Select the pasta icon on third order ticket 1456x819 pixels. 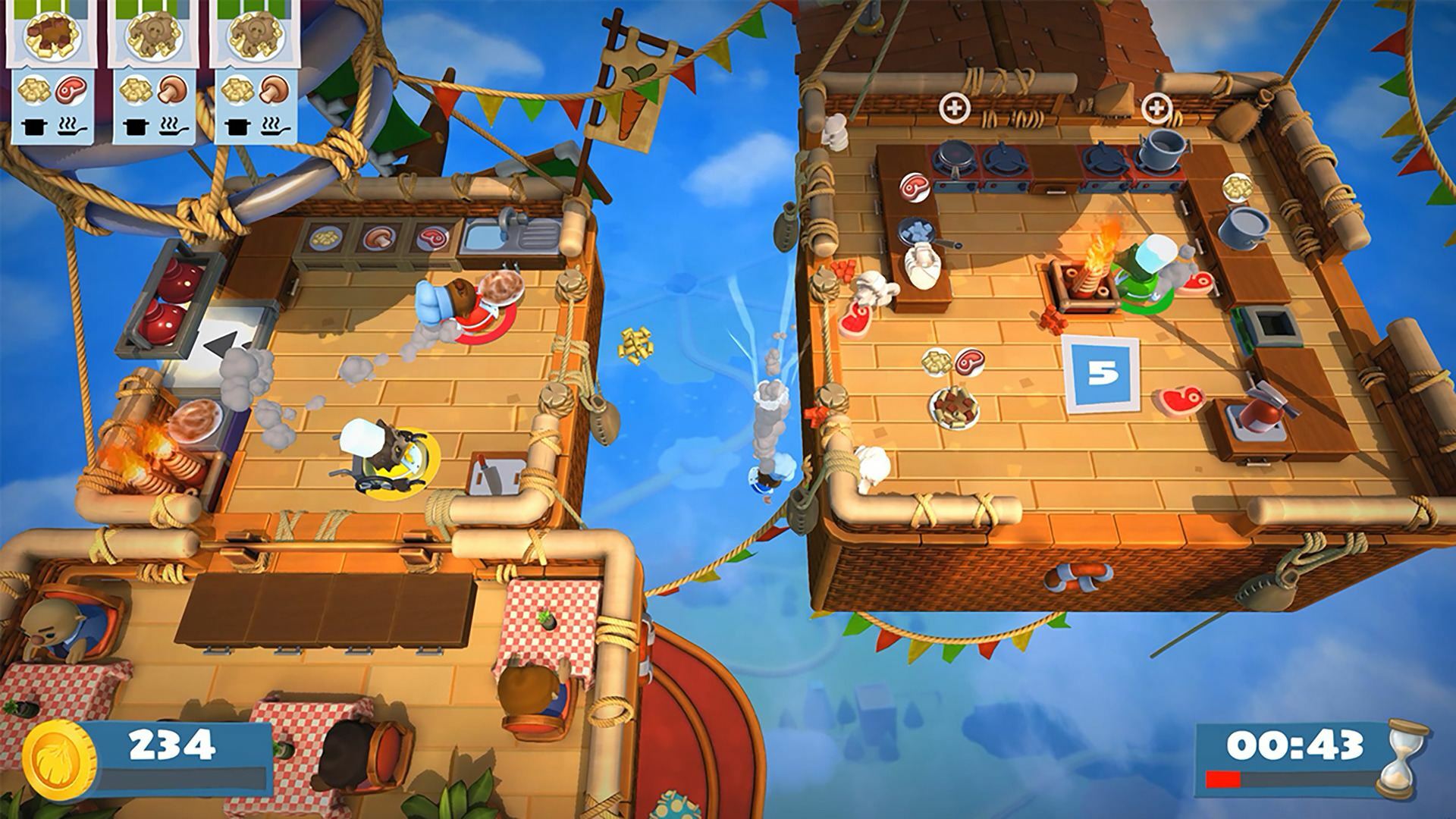point(236,90)
